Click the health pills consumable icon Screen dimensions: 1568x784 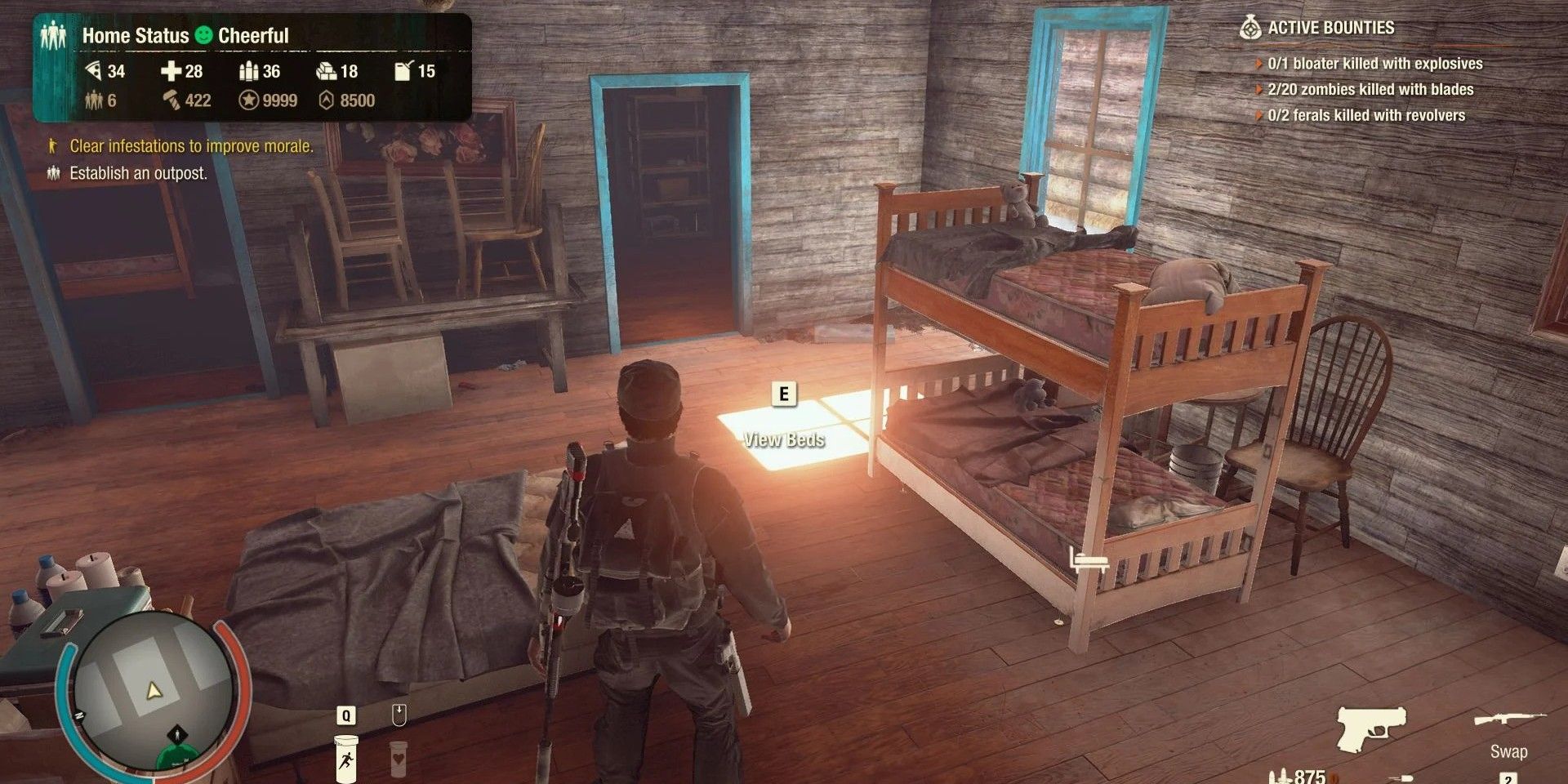(398, 758)
